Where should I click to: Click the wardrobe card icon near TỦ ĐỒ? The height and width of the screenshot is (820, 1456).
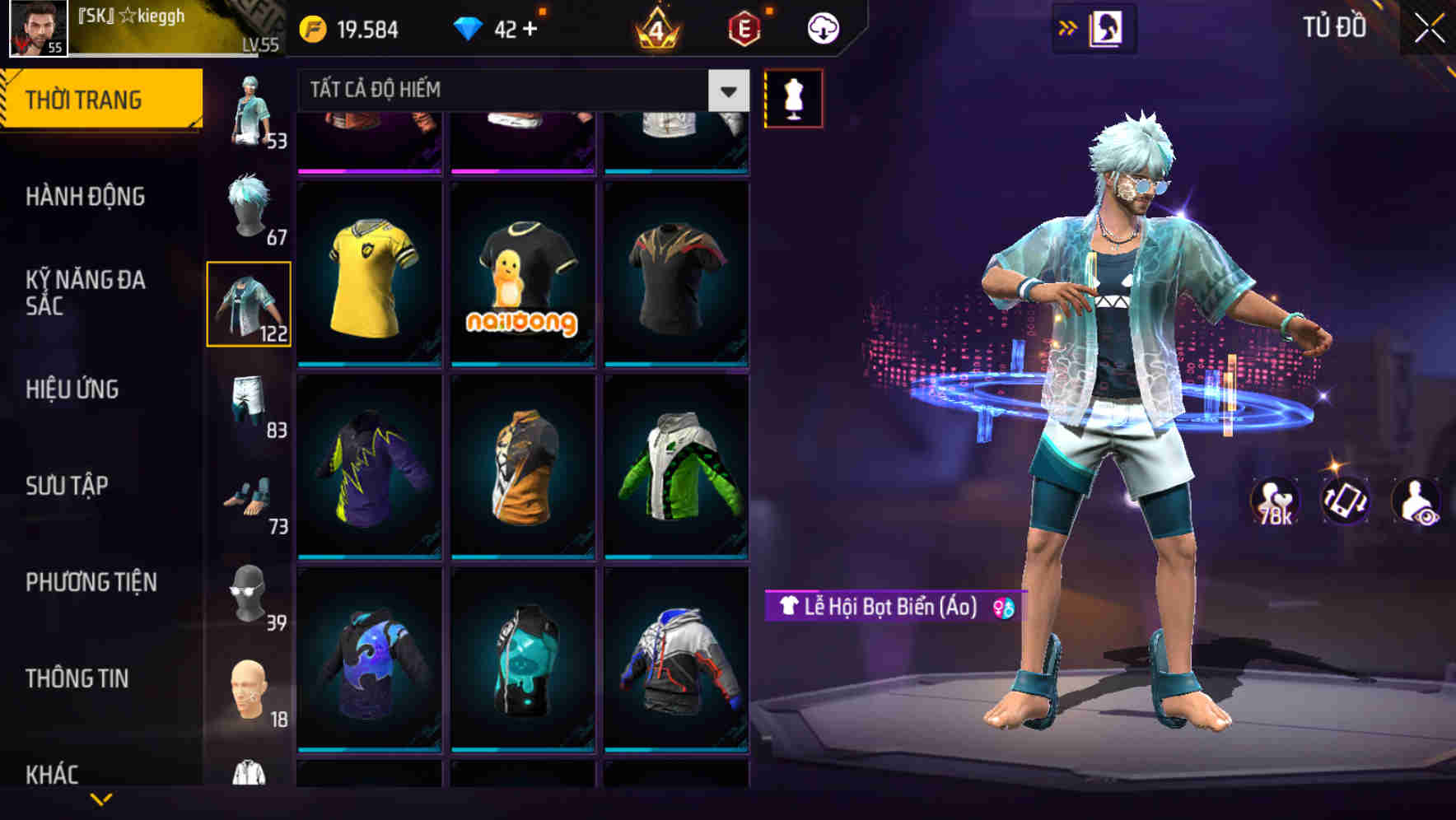pyautogui.click(x=1108, y=27)
